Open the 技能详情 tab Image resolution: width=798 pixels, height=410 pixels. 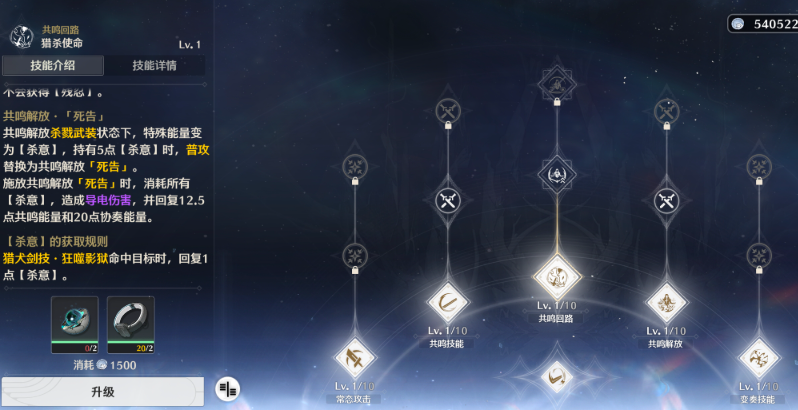click(x=154, y=66)
